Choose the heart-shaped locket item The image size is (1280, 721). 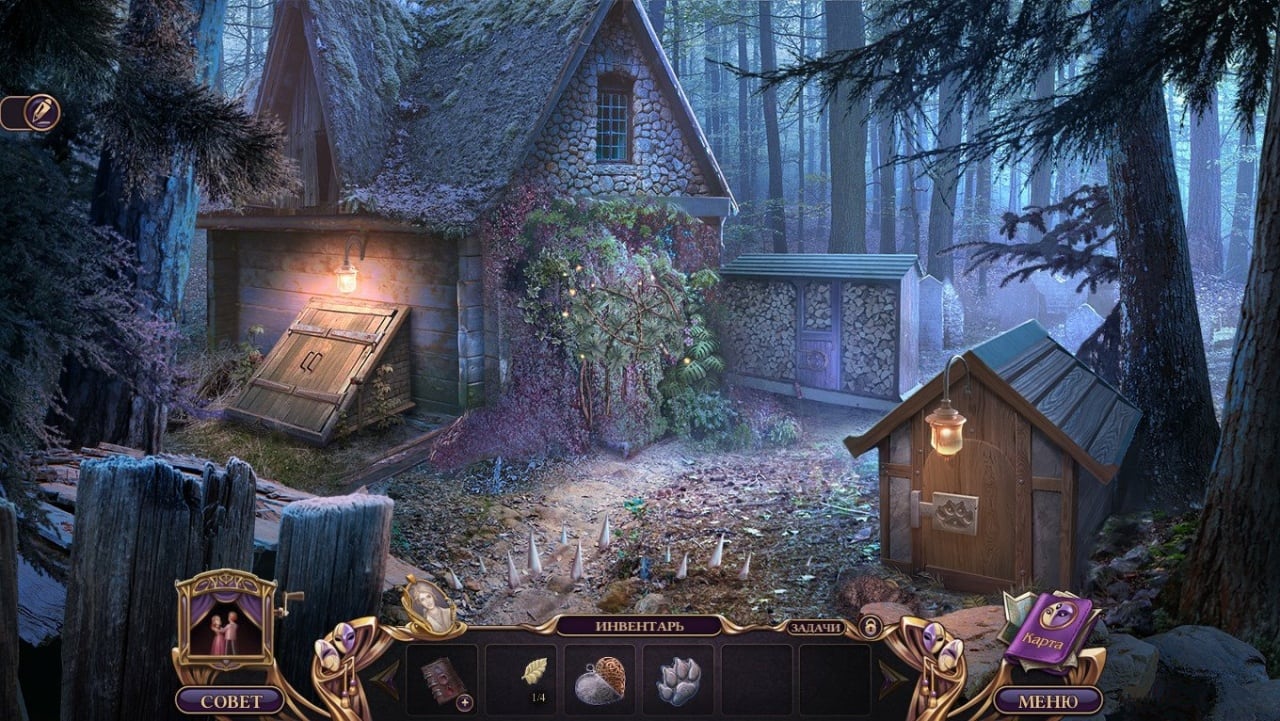(600, 680)
